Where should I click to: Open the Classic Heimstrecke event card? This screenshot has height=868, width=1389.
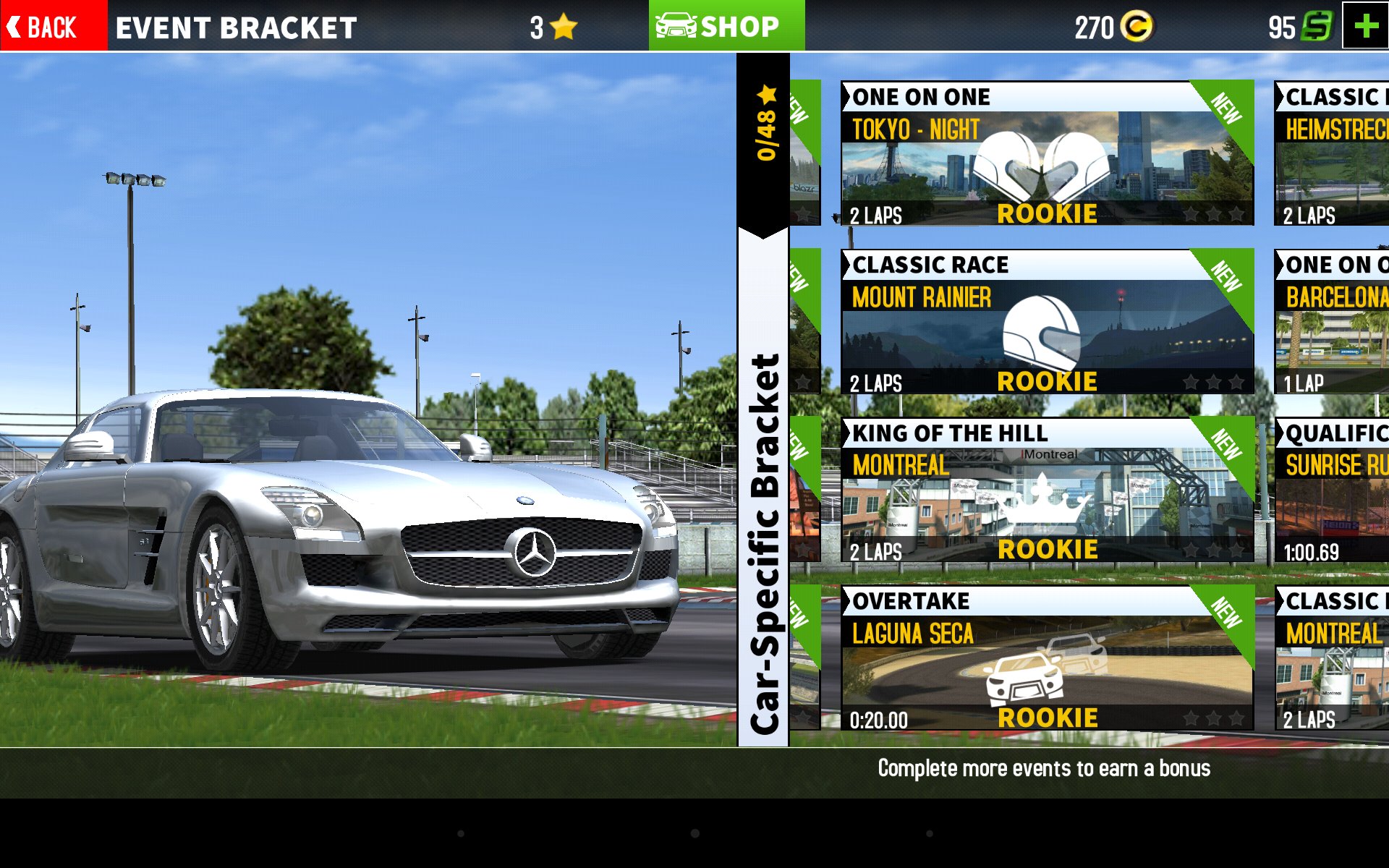tap(1331, 153)
